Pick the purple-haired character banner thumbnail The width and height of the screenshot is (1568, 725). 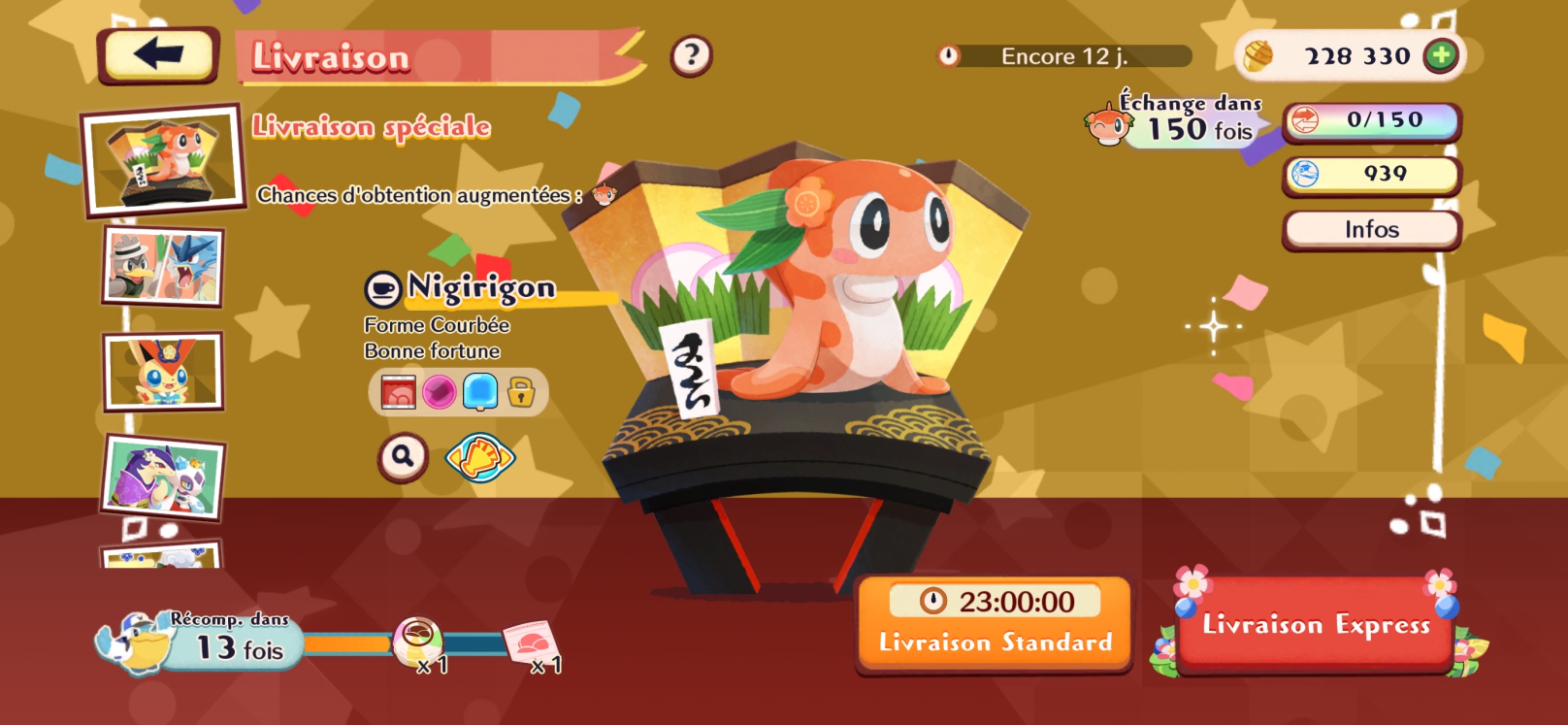click(163, 477)
